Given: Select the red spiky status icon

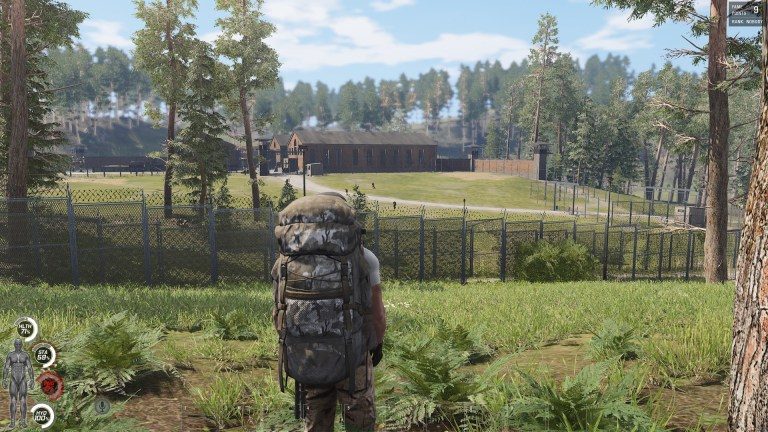Looking at the screenshot, I should click(x=51, y=385).
